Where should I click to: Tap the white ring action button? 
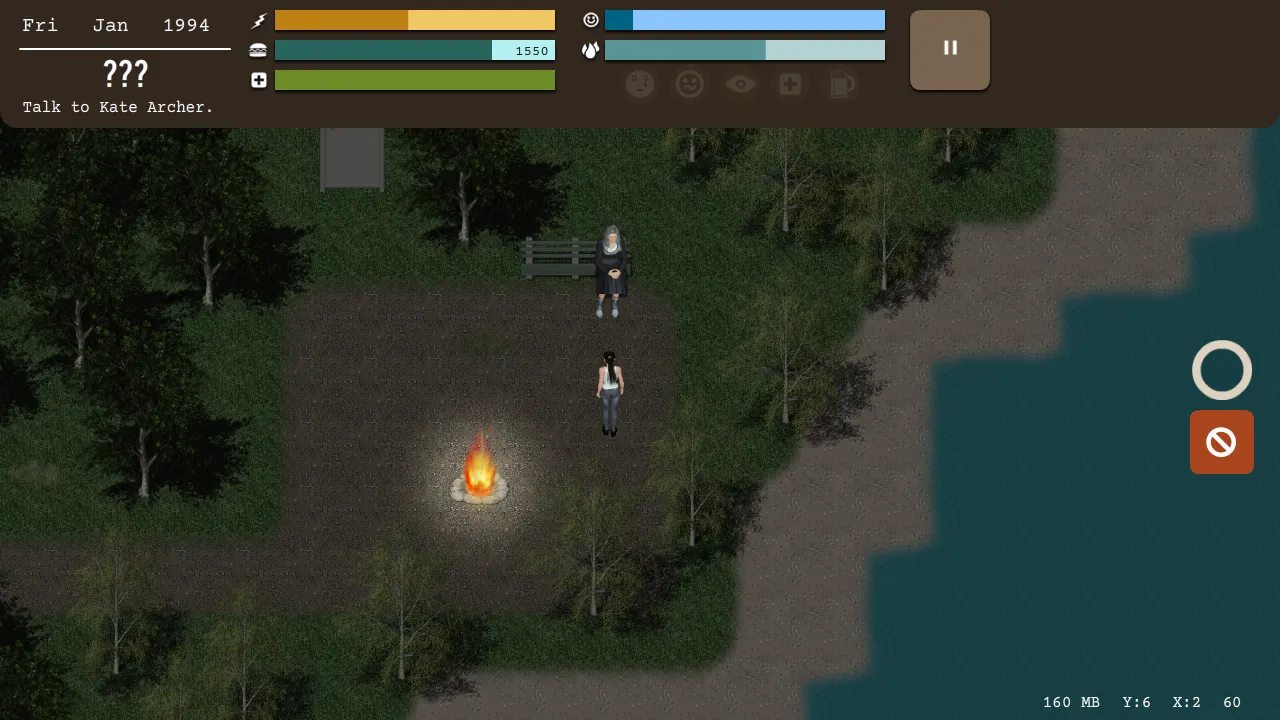1221,370
